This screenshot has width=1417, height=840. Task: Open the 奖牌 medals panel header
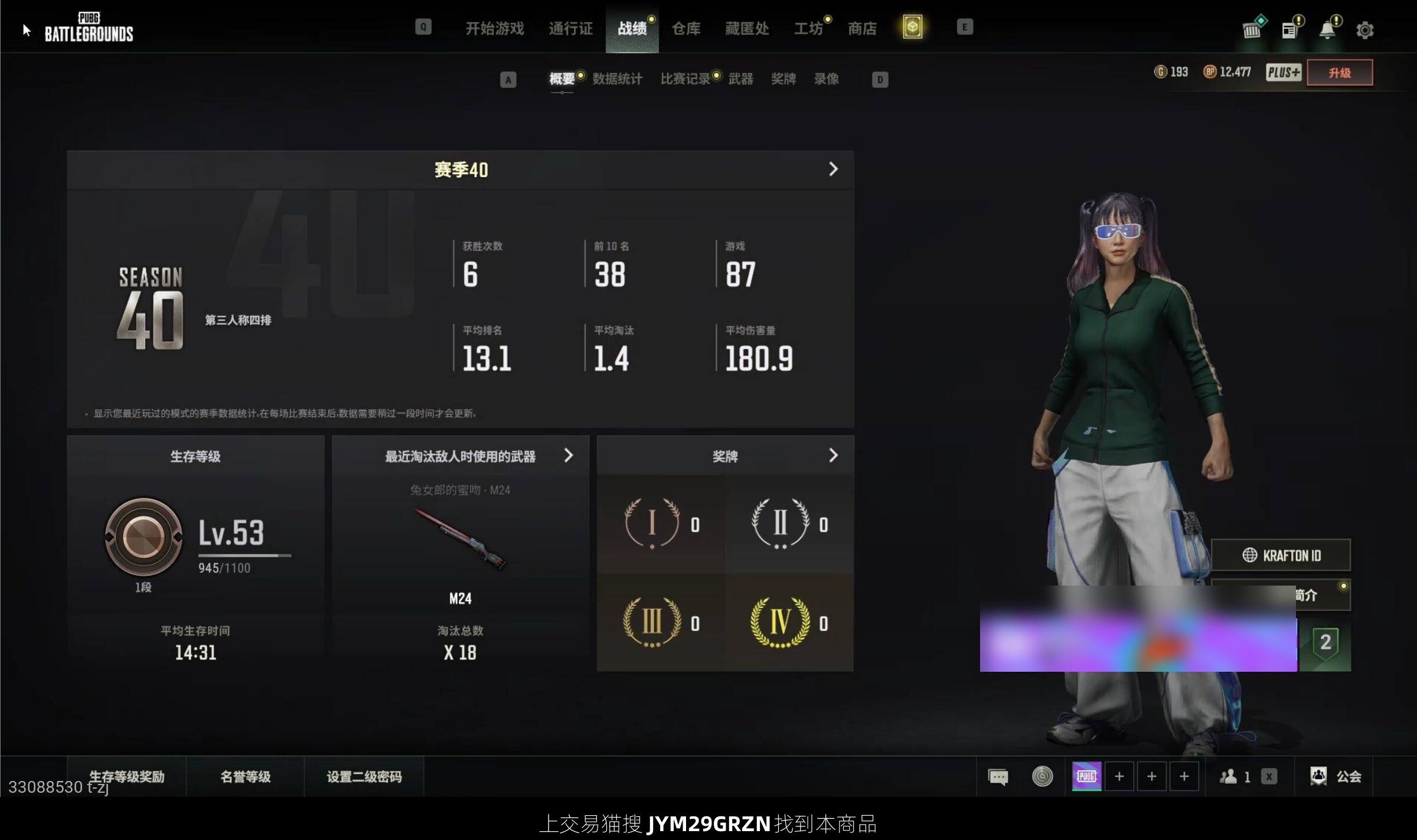pyautogui.click(x=725, y=456)
